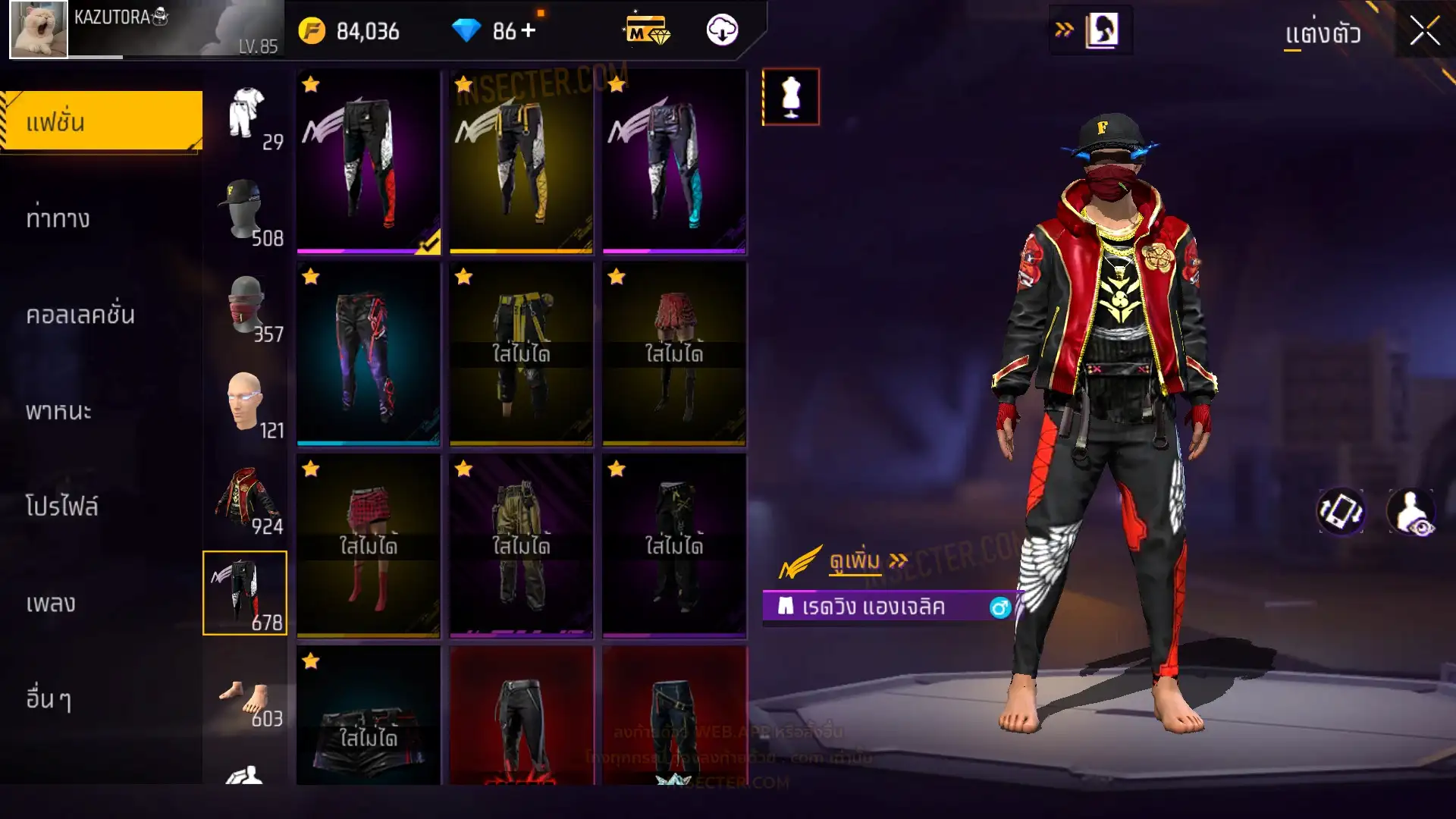This screenshot has width=1456, height=819.
Task: Select the yellow winged pants item
Action: [x=521, y=162]
